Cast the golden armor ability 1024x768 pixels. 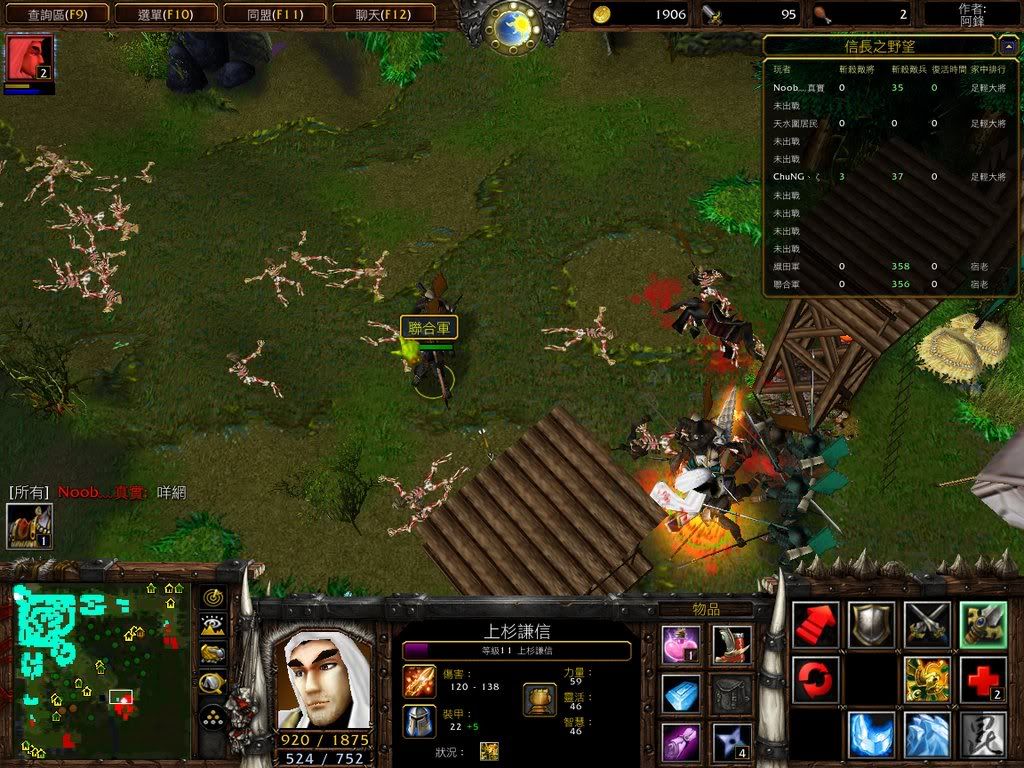click(927, 680)
